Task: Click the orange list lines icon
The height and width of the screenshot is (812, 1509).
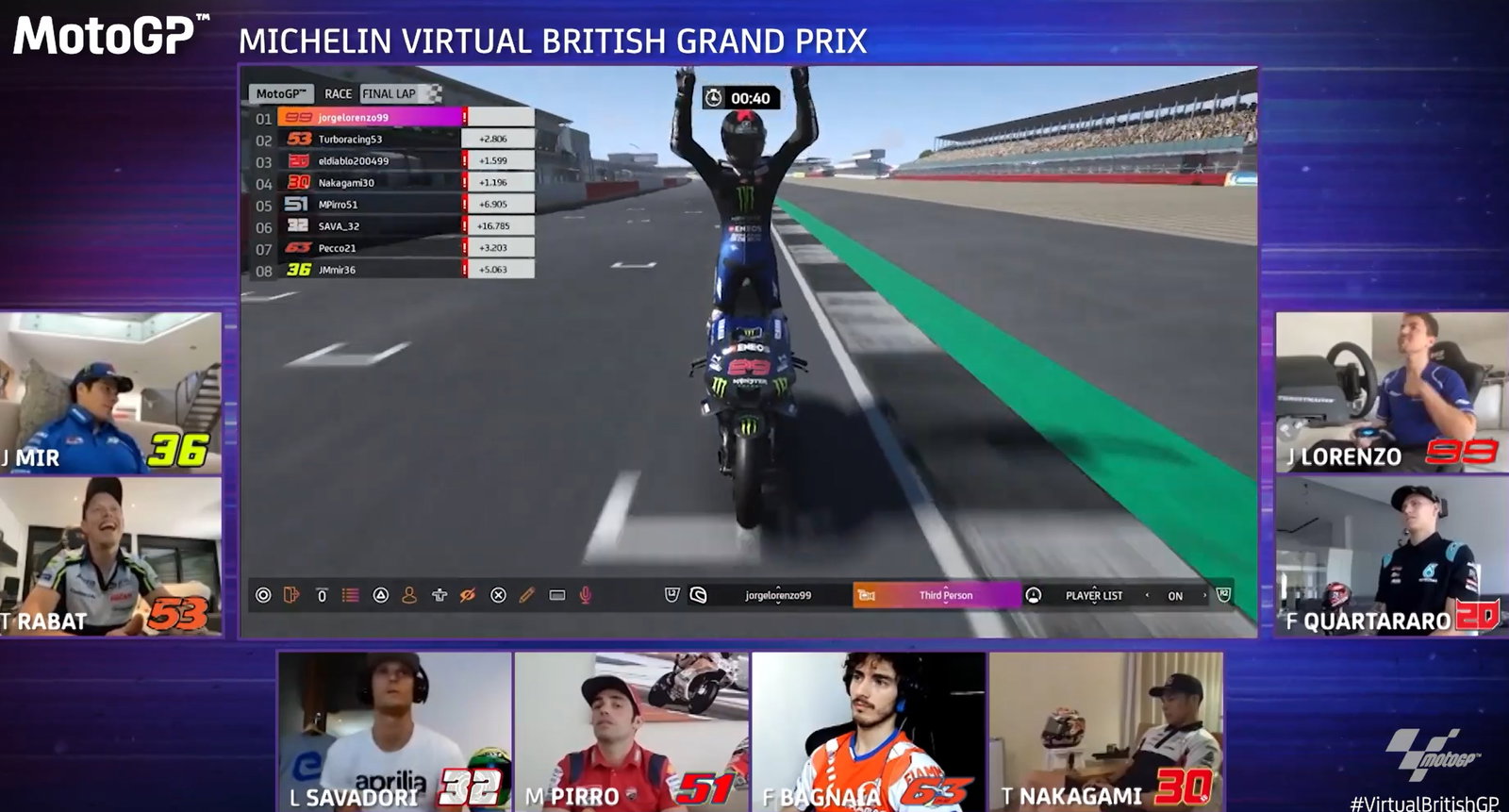Action: [351, 595]
